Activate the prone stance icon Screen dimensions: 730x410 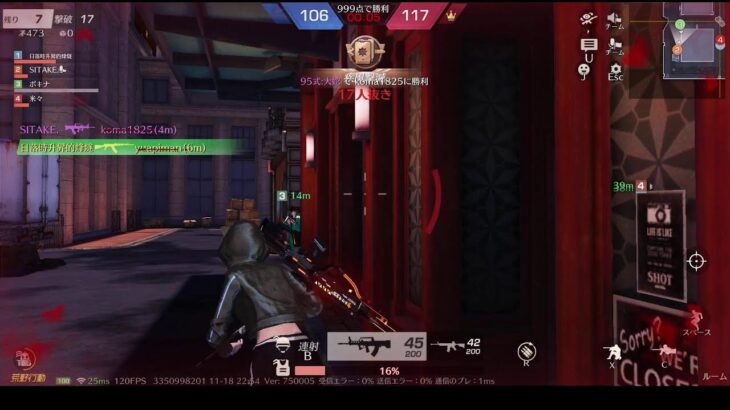click(x=665, y=351)
